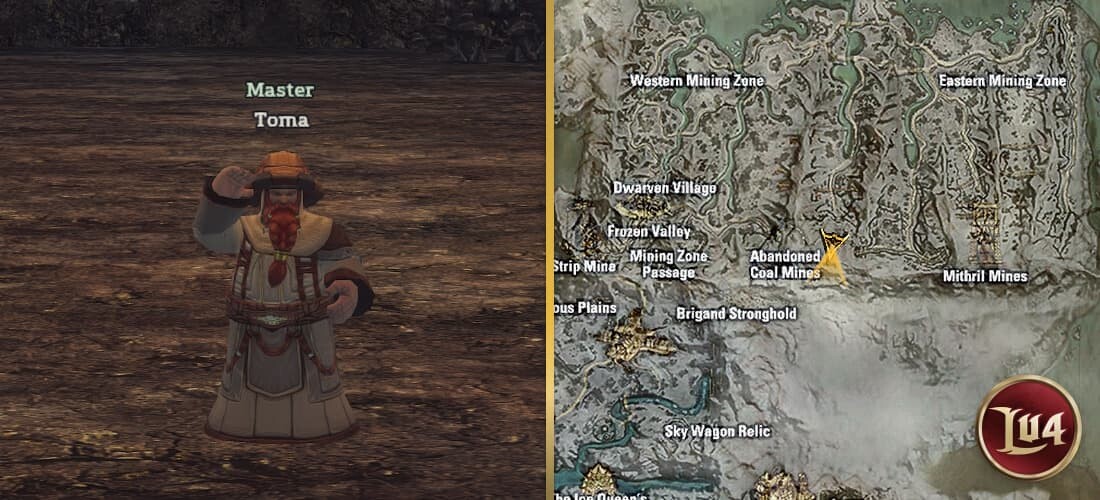
Task: Choose Eastern Mining Zone on the map
Action: click(x=1002, y=81)
